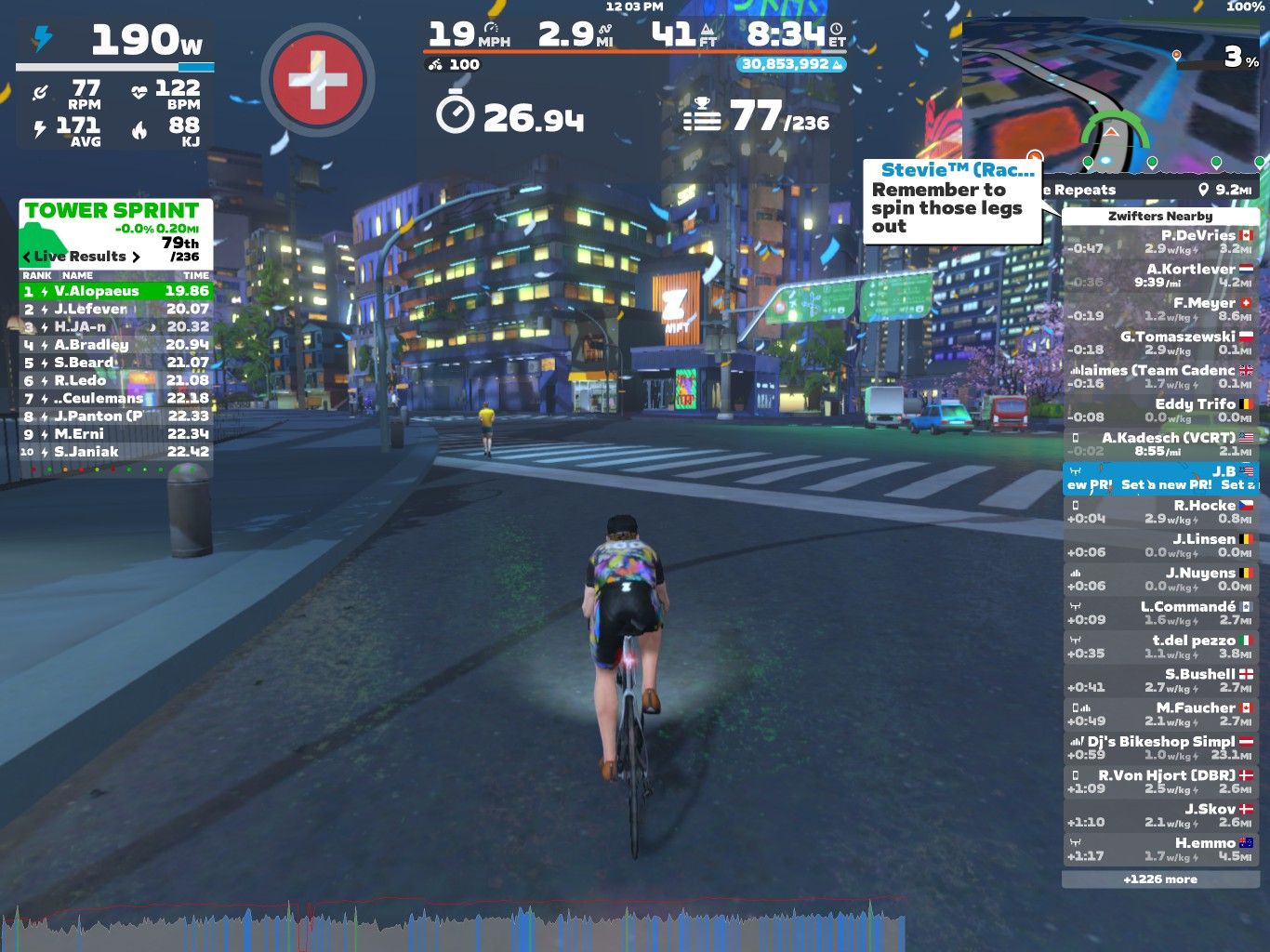Click Stevie's chat message bubble
The height and width of the screenshot is (952, 1270).
pyautogui.click(x=952, y=201)
